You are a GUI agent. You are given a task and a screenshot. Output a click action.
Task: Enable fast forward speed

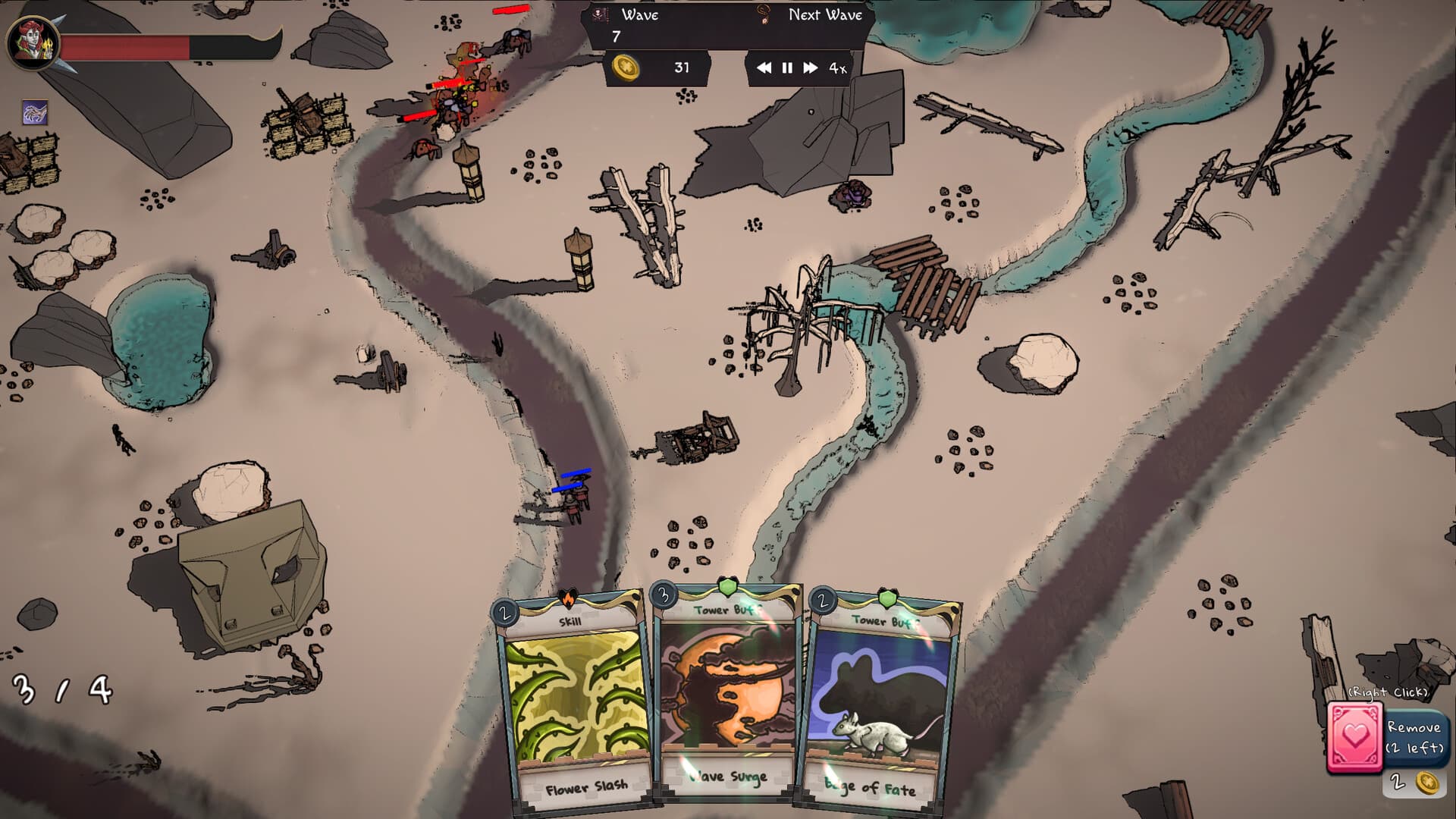tap(811, 68)
